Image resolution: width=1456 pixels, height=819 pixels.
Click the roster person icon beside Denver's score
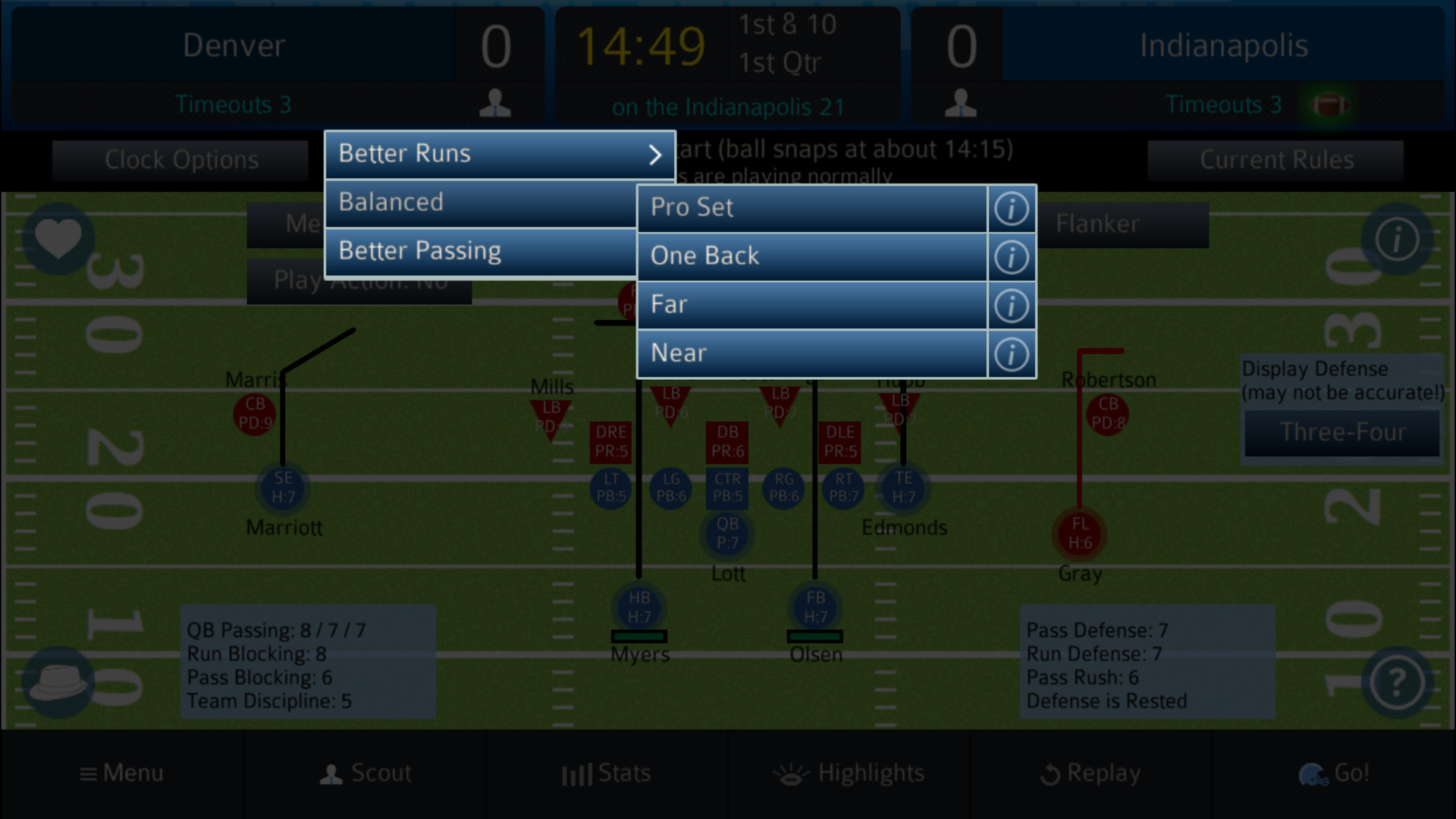pos(494,104)
